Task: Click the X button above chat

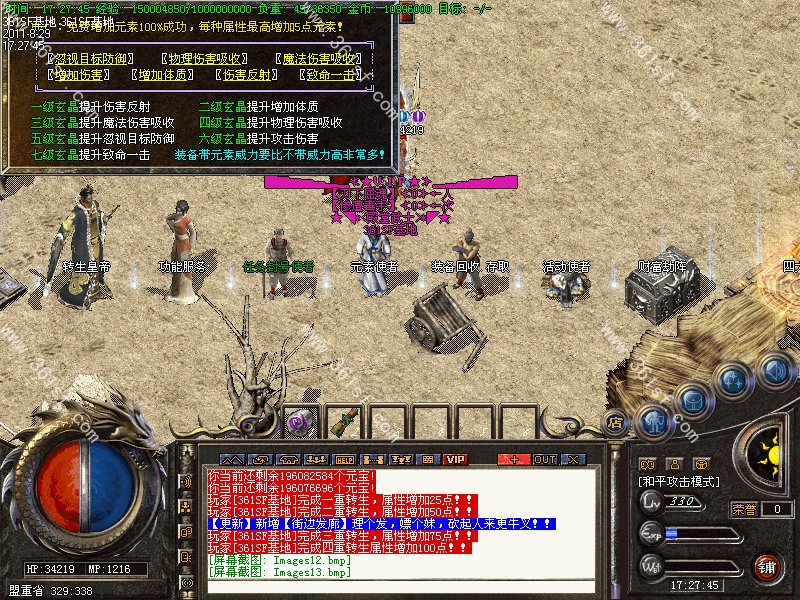Action: click(574, 459)
